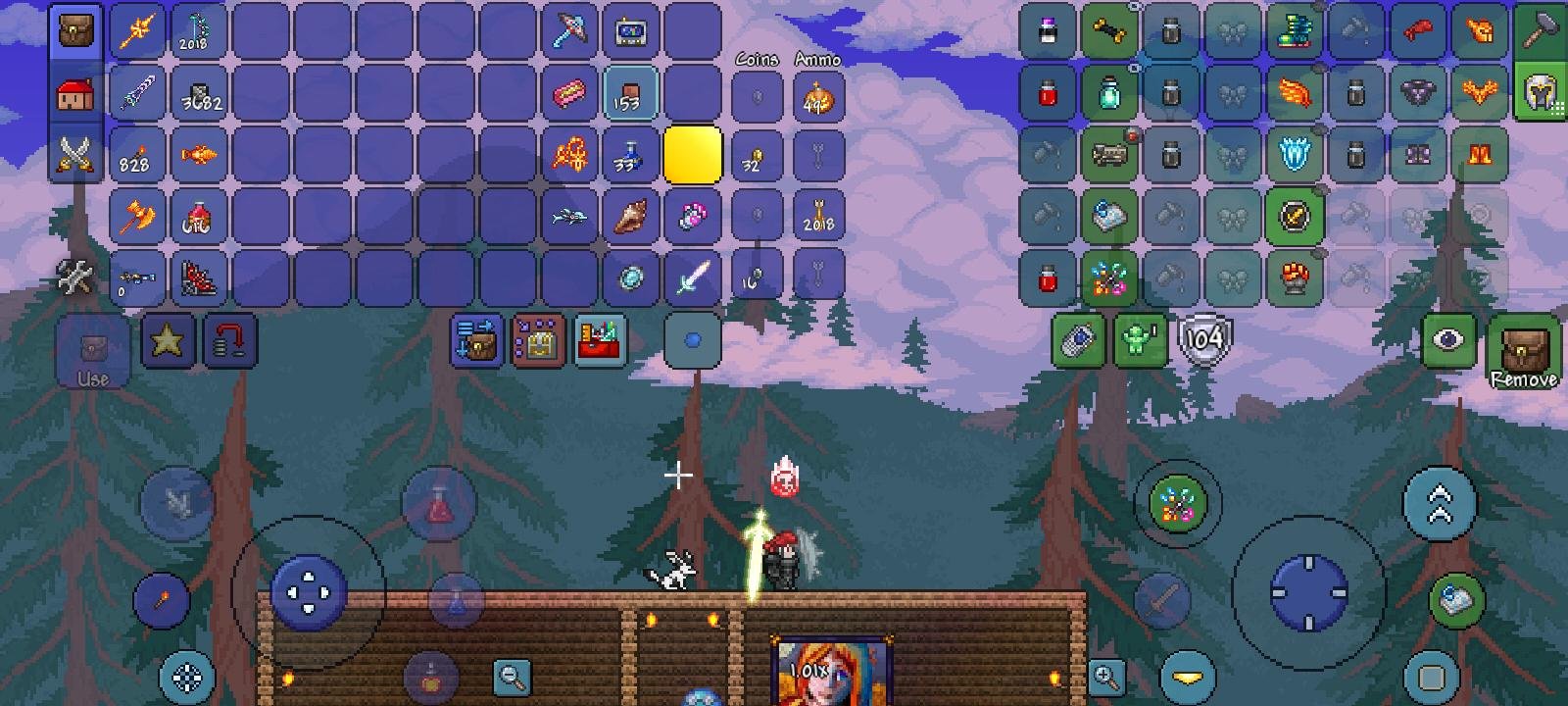This screenshot has width=1568, height=706.
Task: Tap the red hook icon beside the star
Action: [229, 341]
